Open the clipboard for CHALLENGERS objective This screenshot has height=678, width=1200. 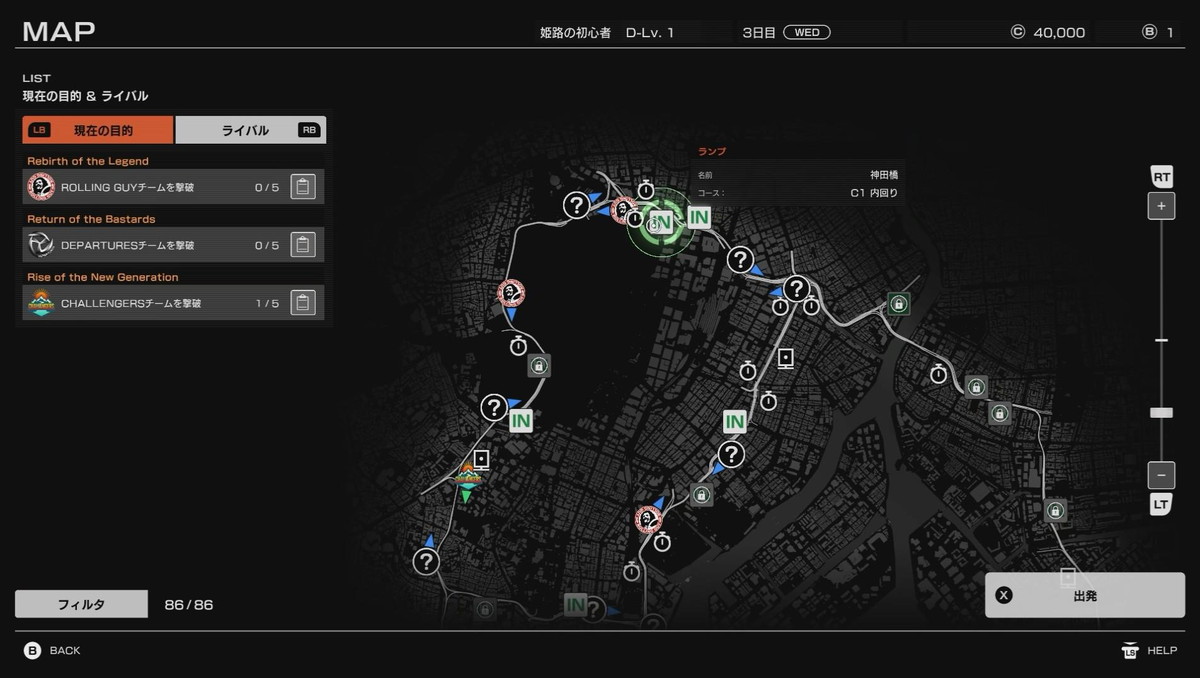pyautogui.click(x=303, y=303)
